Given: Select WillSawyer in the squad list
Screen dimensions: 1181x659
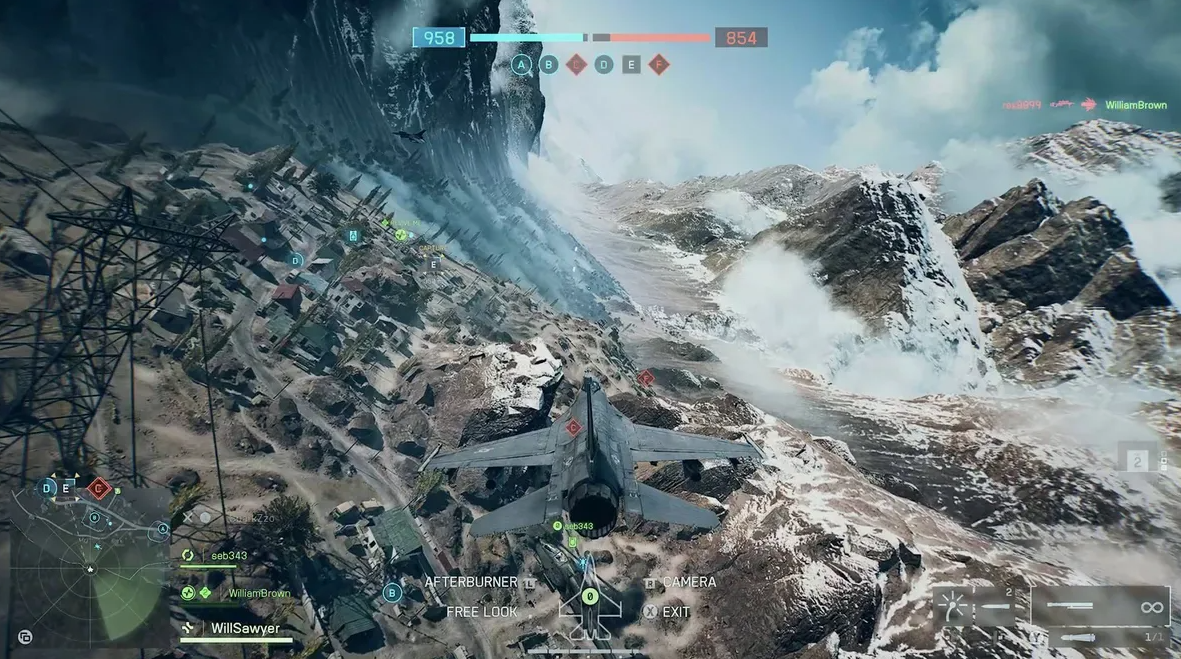Looking at the screenshot, I should pyautogui.click(x=244, y=629).
